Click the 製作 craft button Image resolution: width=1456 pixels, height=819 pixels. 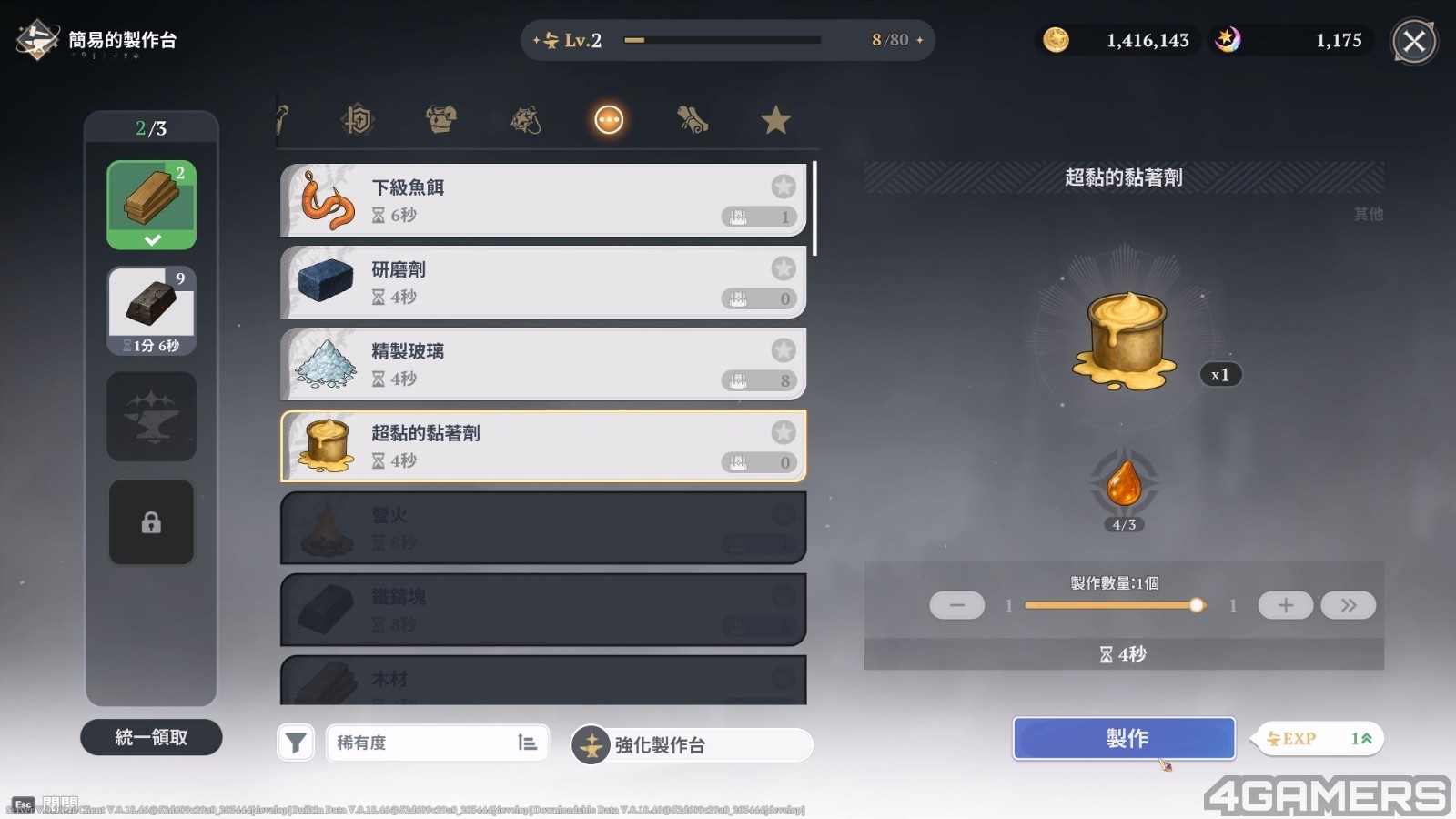tap(1124, 738)
